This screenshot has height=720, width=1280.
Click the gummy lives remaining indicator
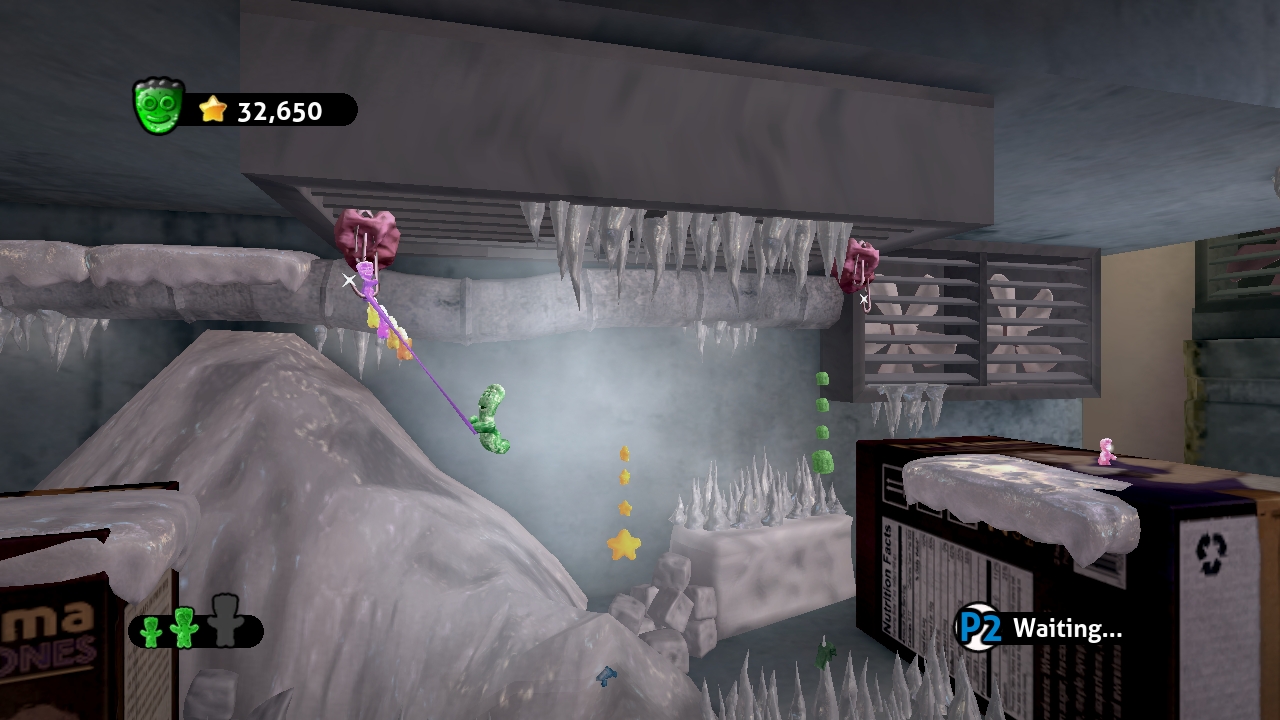[x=195, y=629]
